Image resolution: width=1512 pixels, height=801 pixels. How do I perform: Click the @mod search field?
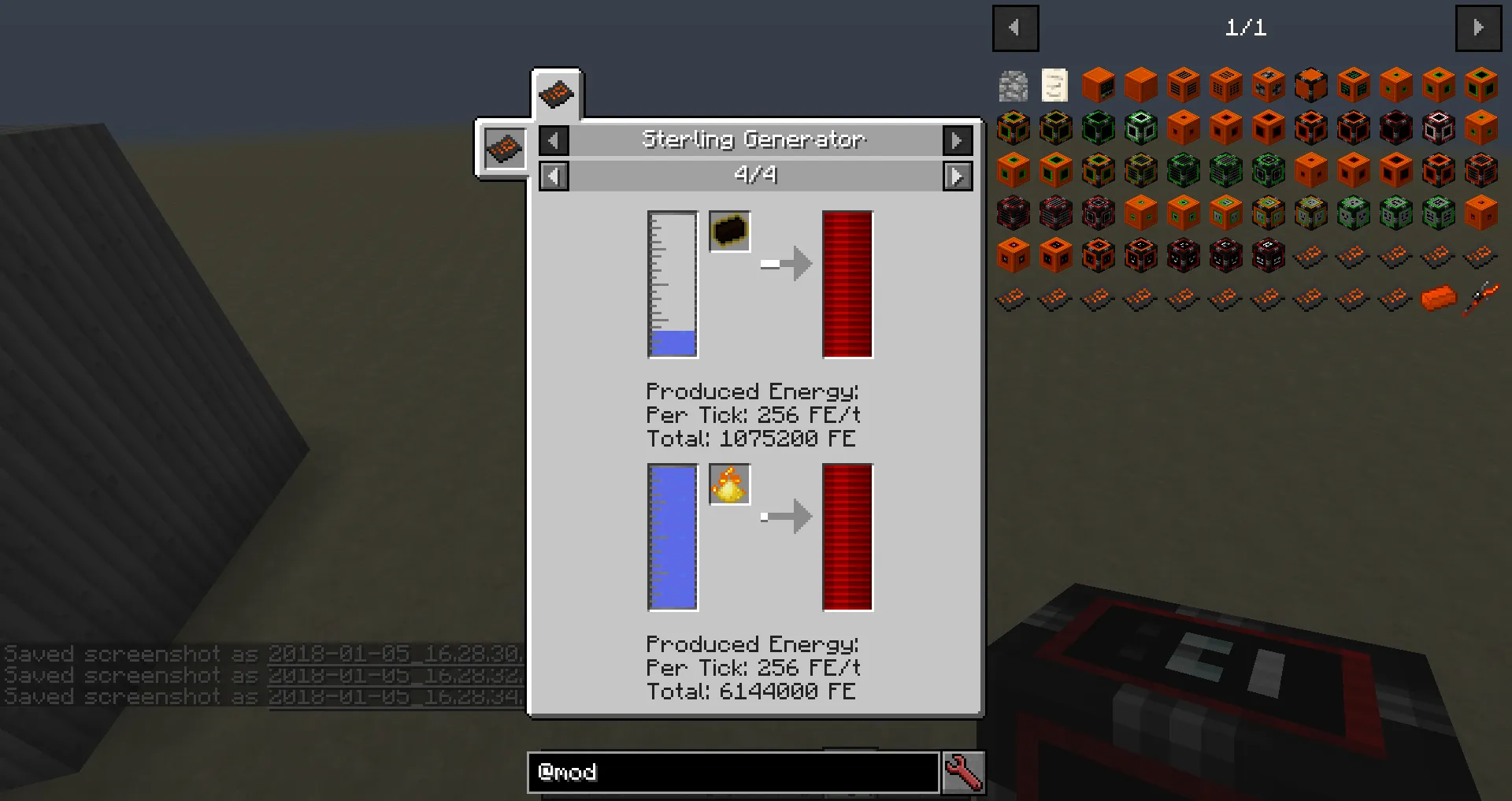(x=732, y=773)
